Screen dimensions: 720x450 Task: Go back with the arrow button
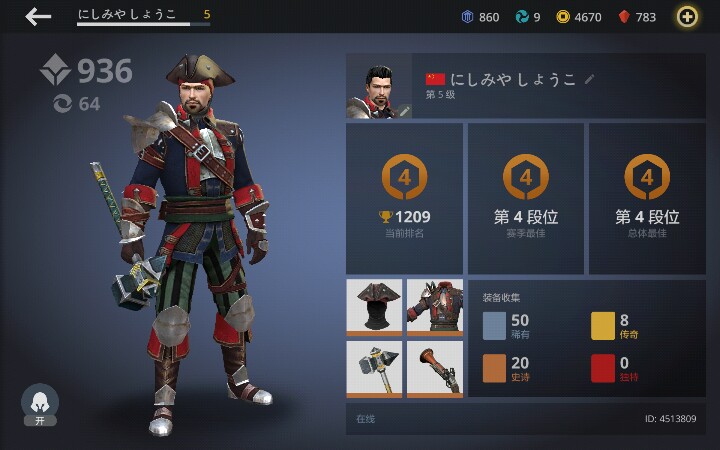[x=38, y=16]
